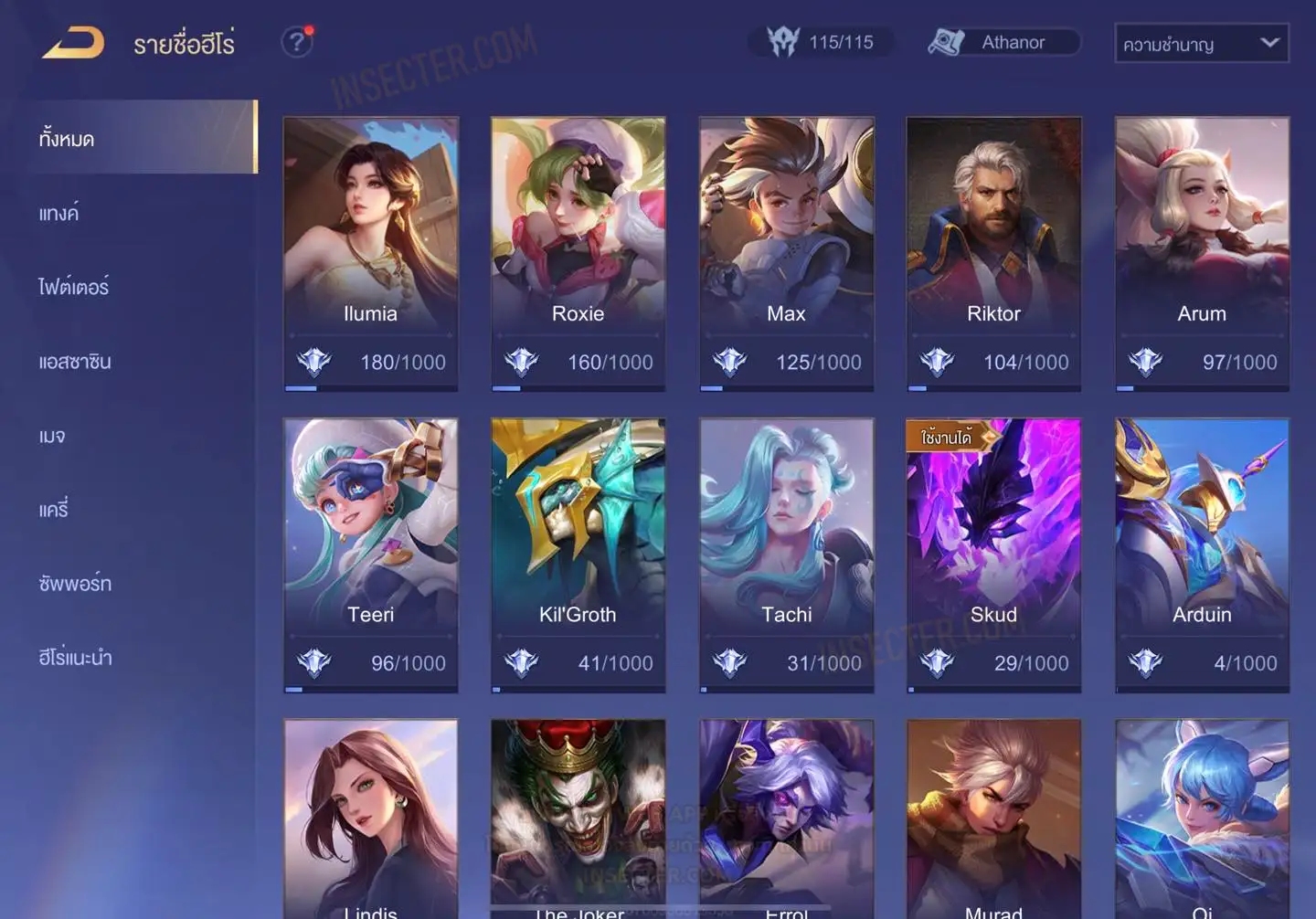The height and width of the screenshot is (919, 1316).
Task: Switch to the เมจ tab
Action: pyautogui.click(x=52, y=436)
